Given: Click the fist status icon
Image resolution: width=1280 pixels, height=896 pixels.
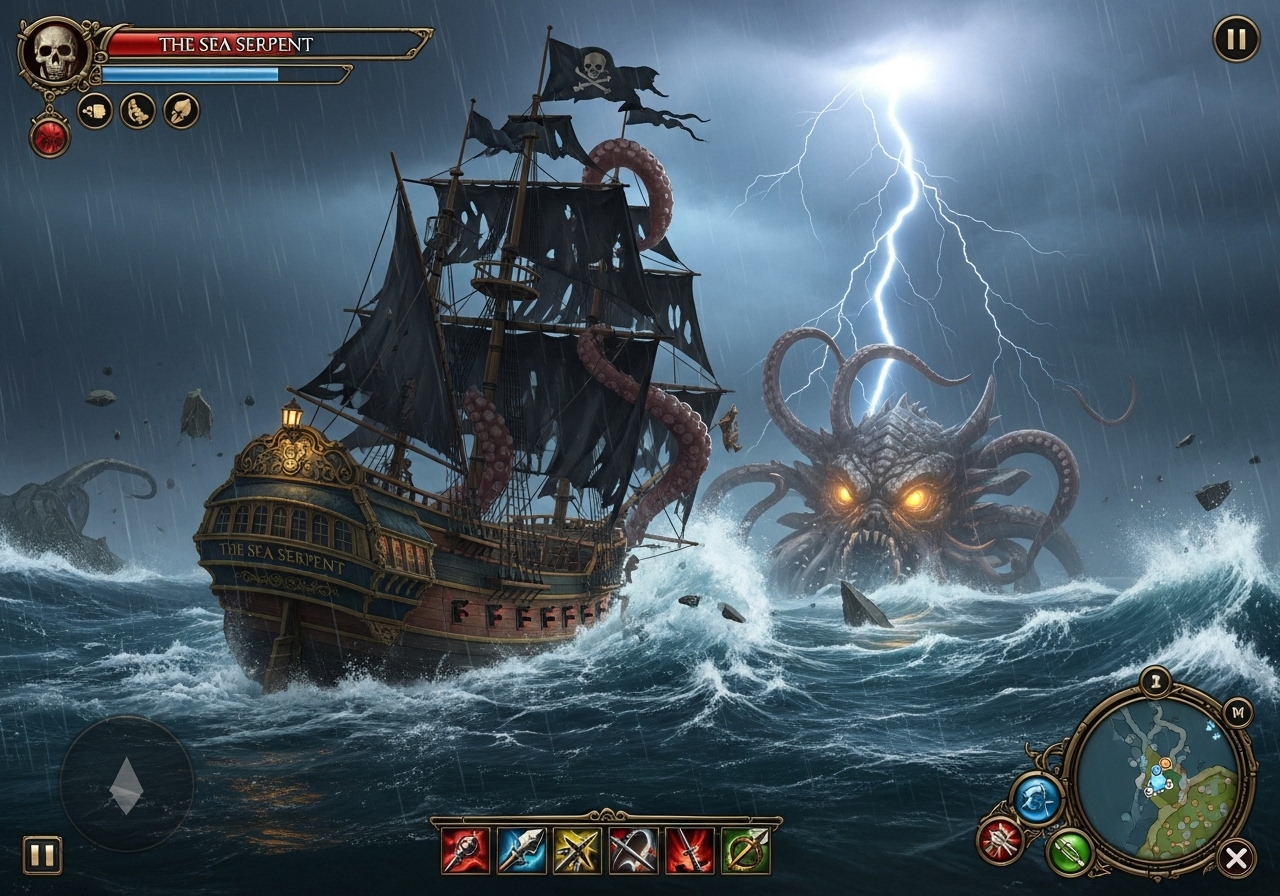Looking at the screenshot, I should point(95,110).
